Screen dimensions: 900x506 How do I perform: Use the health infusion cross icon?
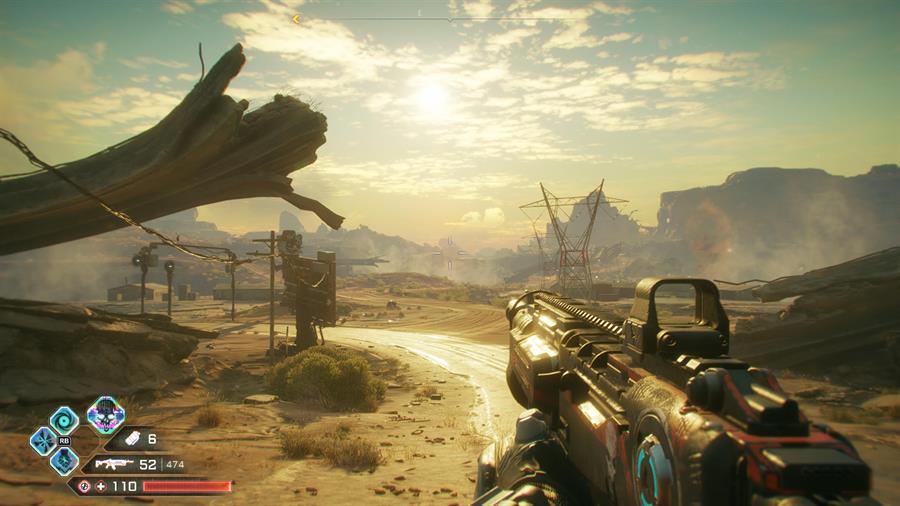click(100, 486)
